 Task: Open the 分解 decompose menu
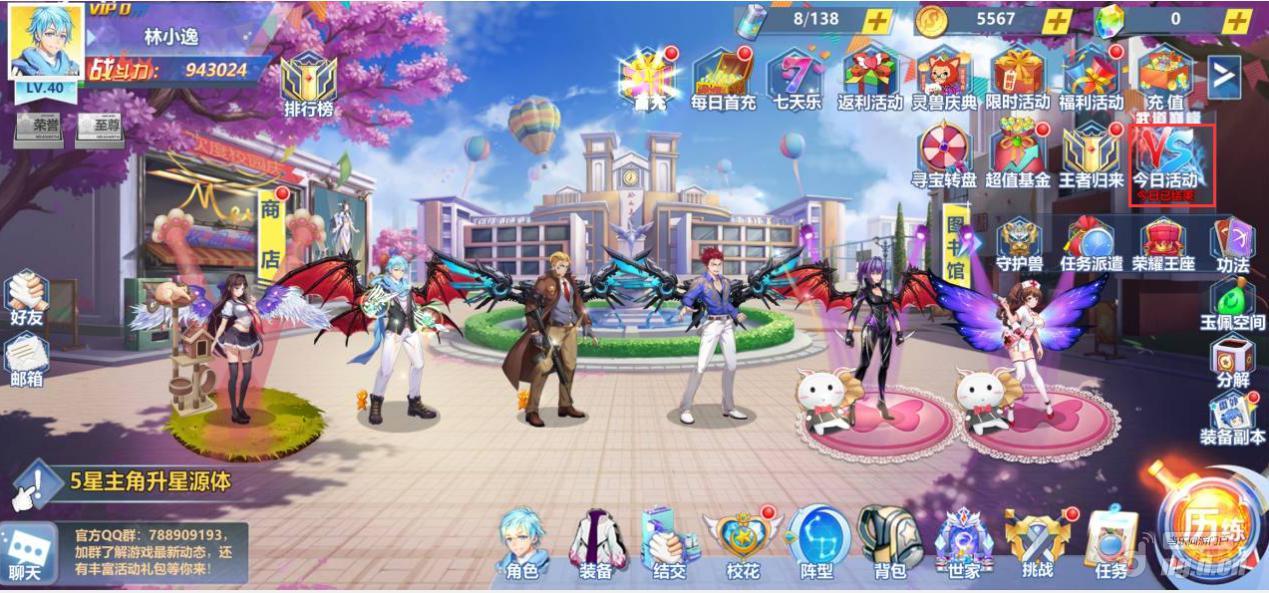coord(1232,361)
